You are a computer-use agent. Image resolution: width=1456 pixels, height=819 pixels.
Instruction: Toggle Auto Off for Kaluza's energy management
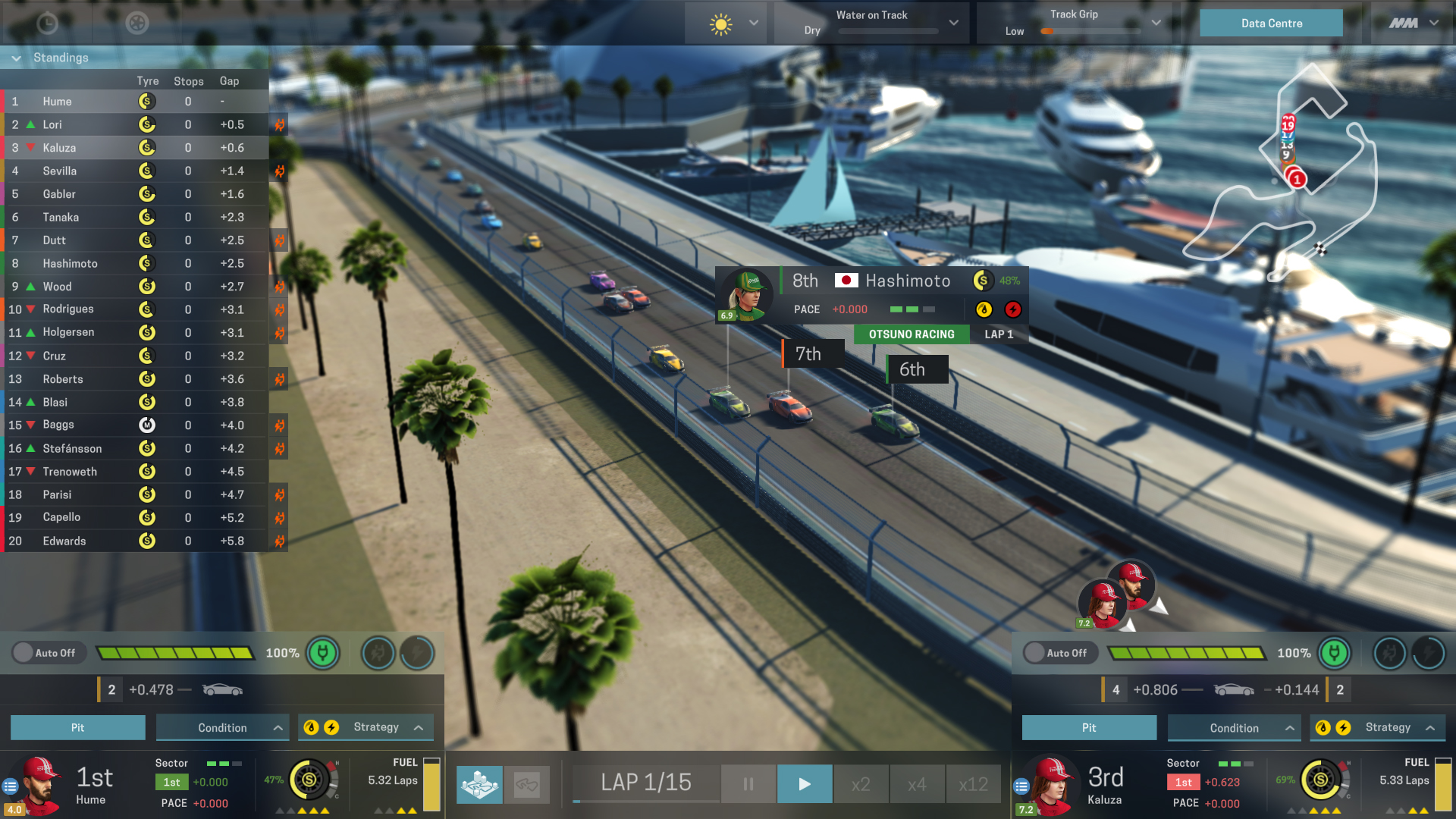pyautogui.click(x=1059, y=653)
